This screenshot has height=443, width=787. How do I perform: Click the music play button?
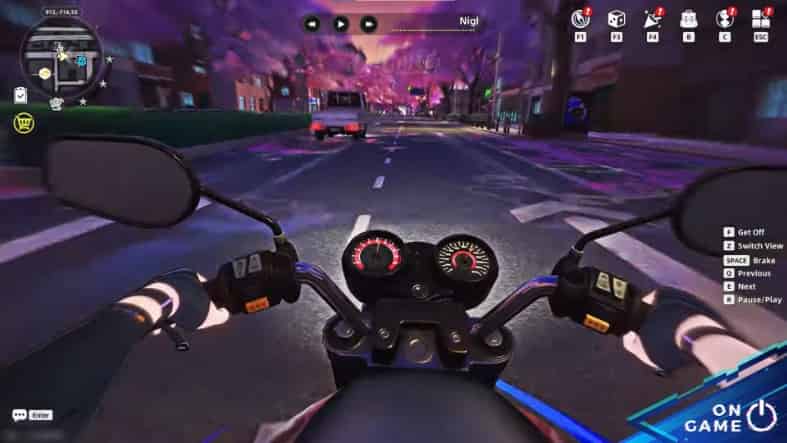pos(341,23)
